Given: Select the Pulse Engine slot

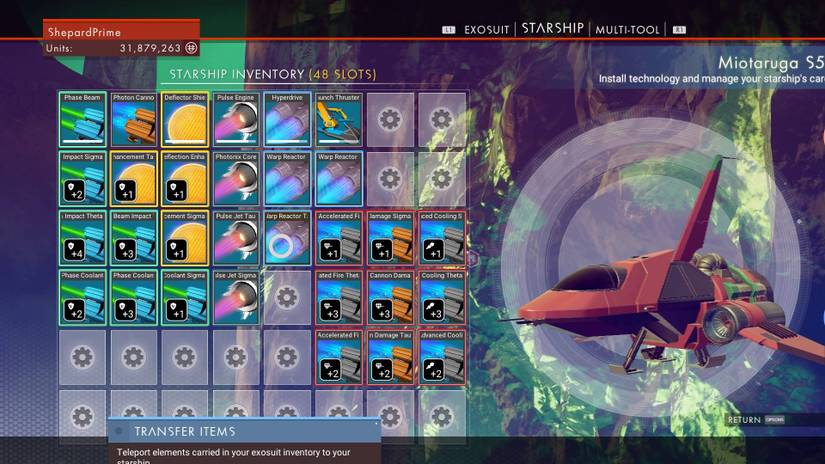Looking at the screenshot, I should point(237,120).
